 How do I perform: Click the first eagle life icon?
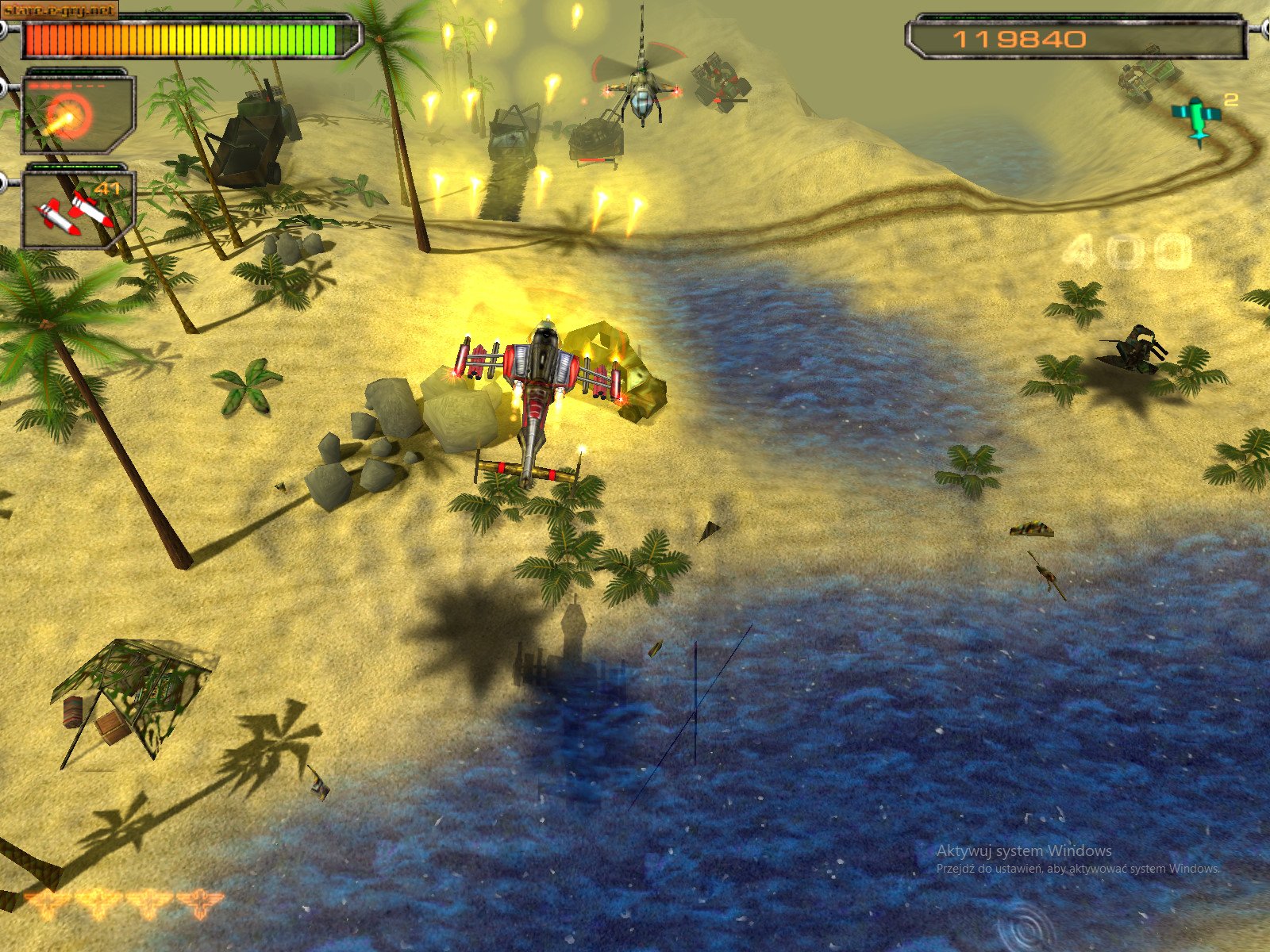click(x=48, y=900)
